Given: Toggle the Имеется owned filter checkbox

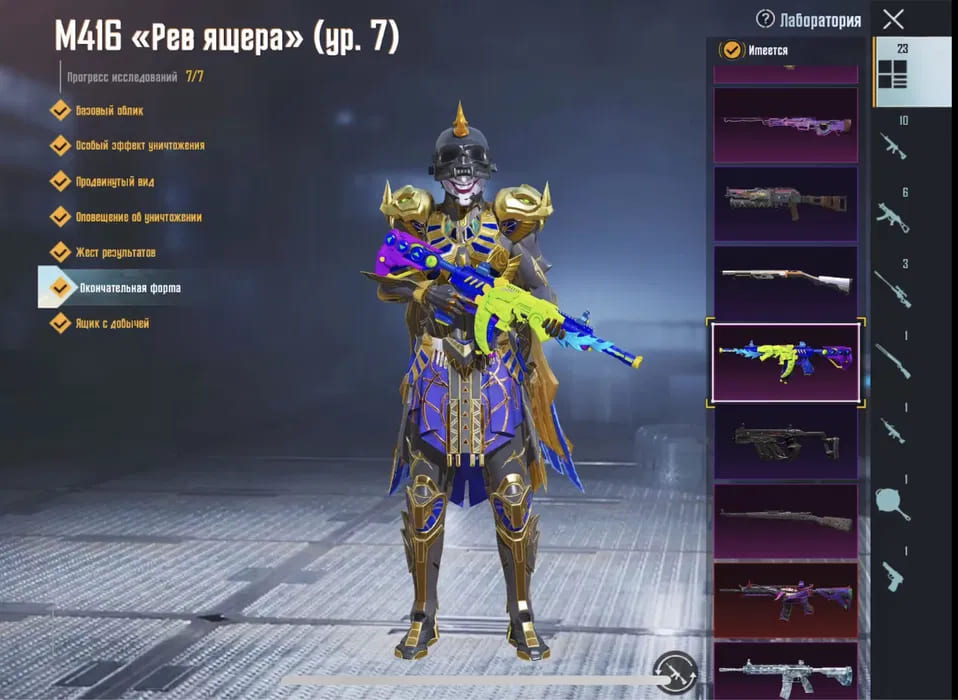Looking at the screenshot, I should tap(733, 50).
